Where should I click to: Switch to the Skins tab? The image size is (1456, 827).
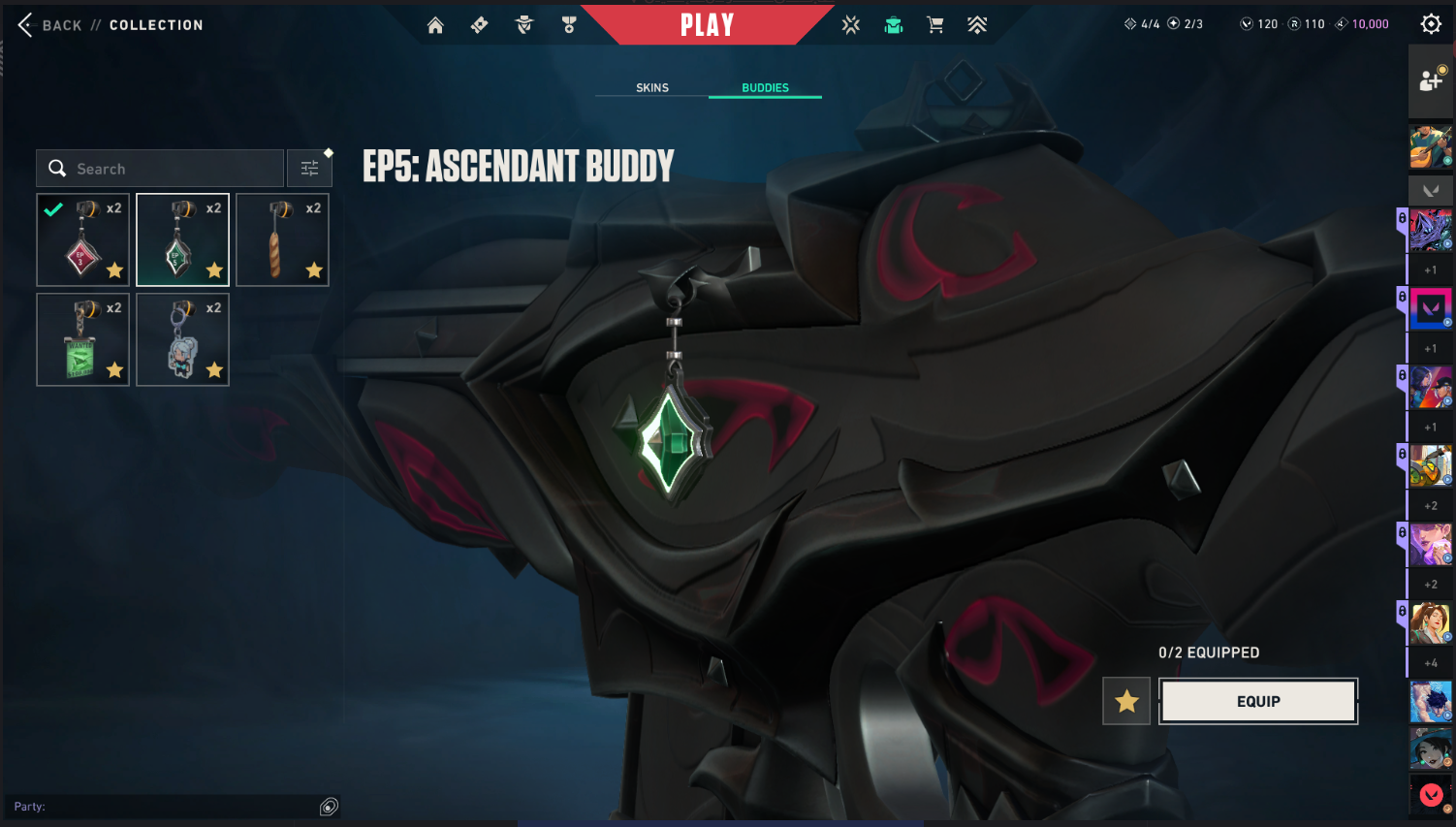coord(652,87)
